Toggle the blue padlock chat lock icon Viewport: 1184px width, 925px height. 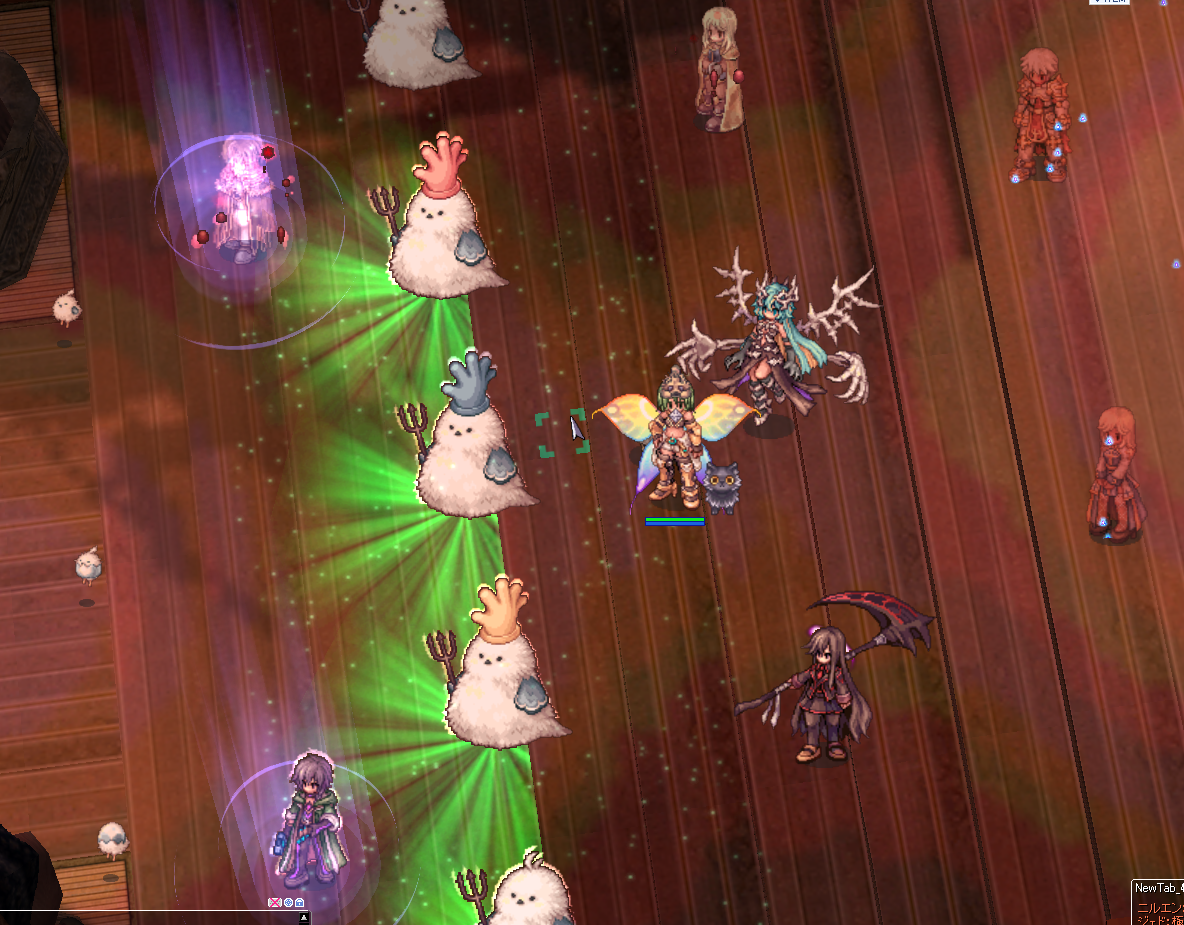point(299,903)
